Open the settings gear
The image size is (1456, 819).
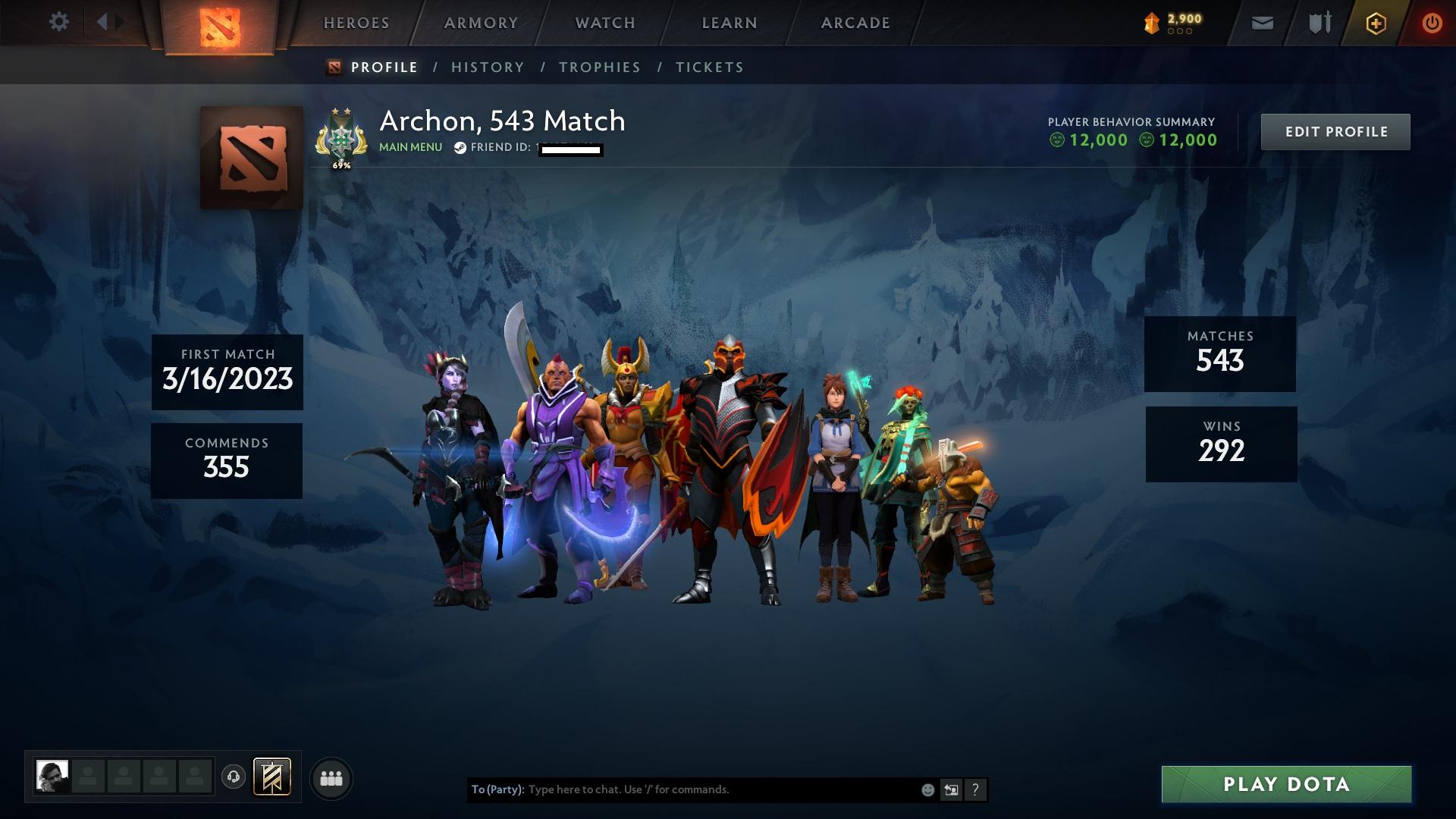pyautogui.click(x=59, y=22)
